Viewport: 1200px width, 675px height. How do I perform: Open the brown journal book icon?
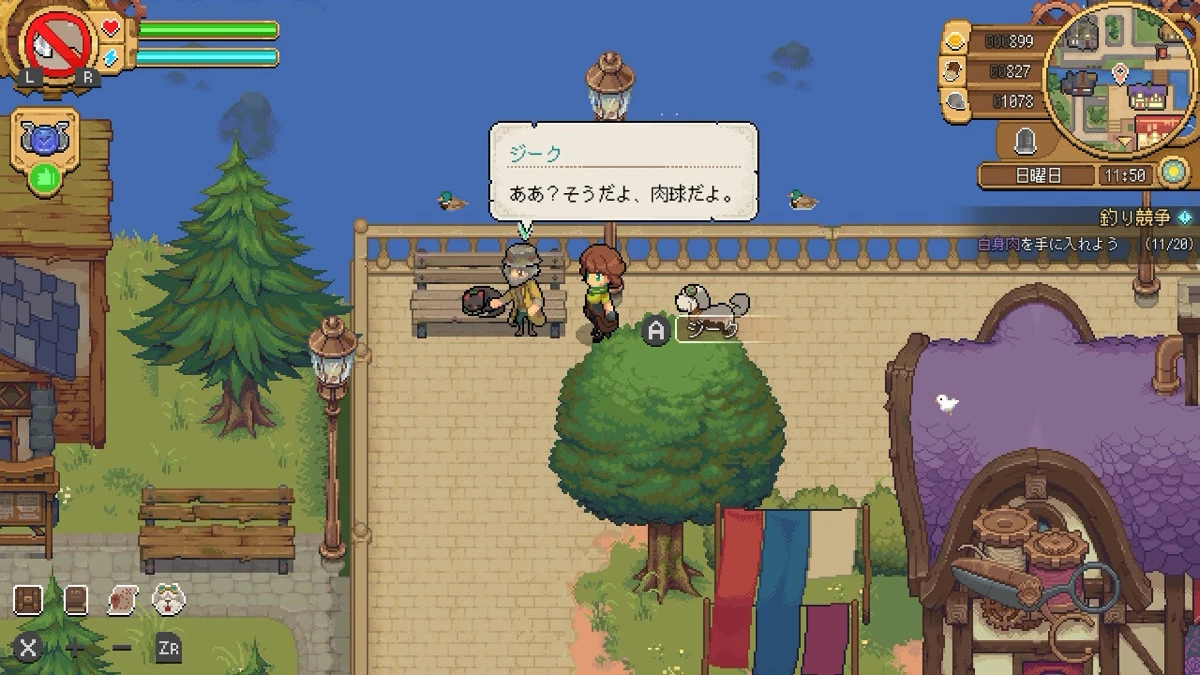coord(75,600)
